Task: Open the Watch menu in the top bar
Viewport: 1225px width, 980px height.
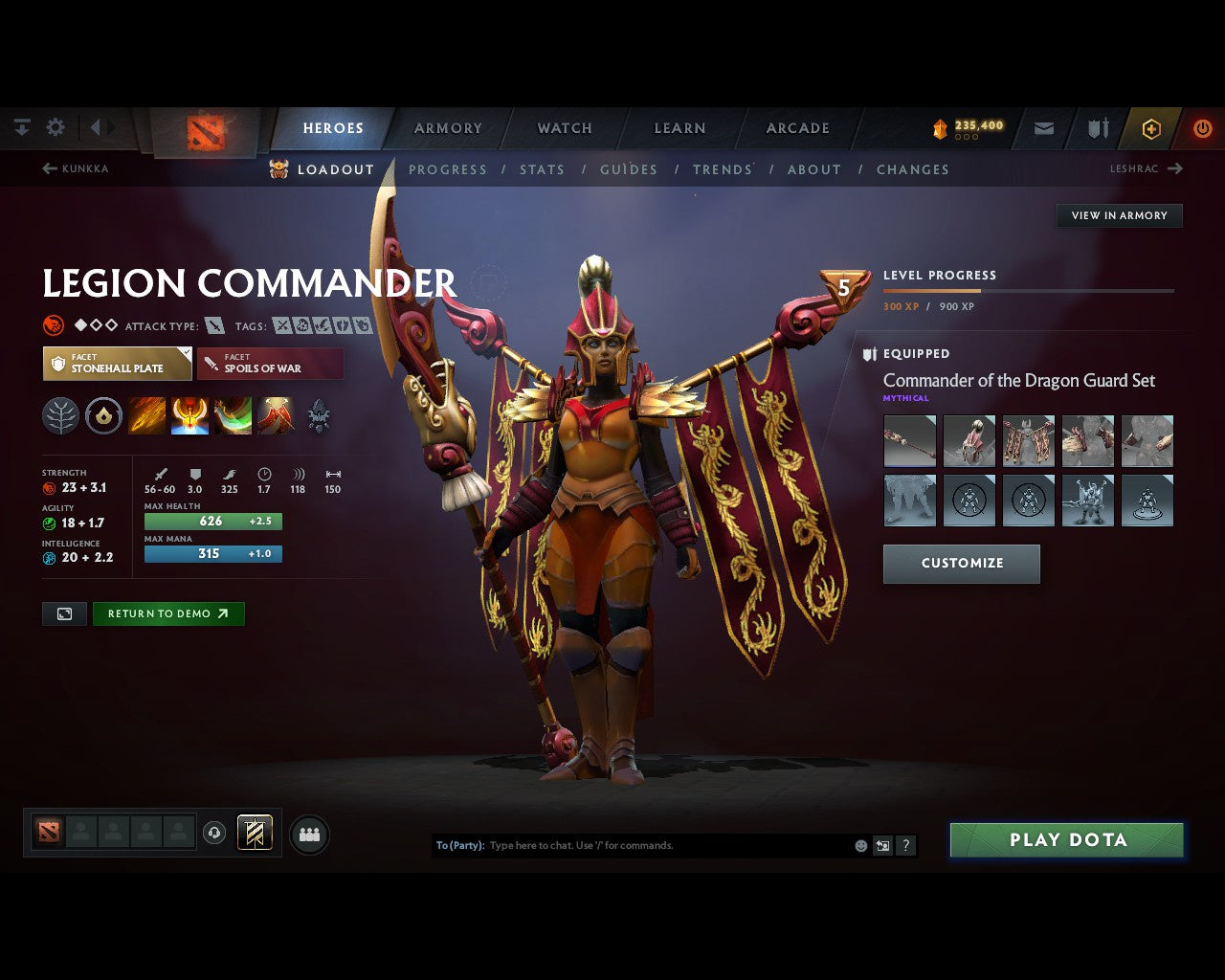Action: (x=564, y=127)
